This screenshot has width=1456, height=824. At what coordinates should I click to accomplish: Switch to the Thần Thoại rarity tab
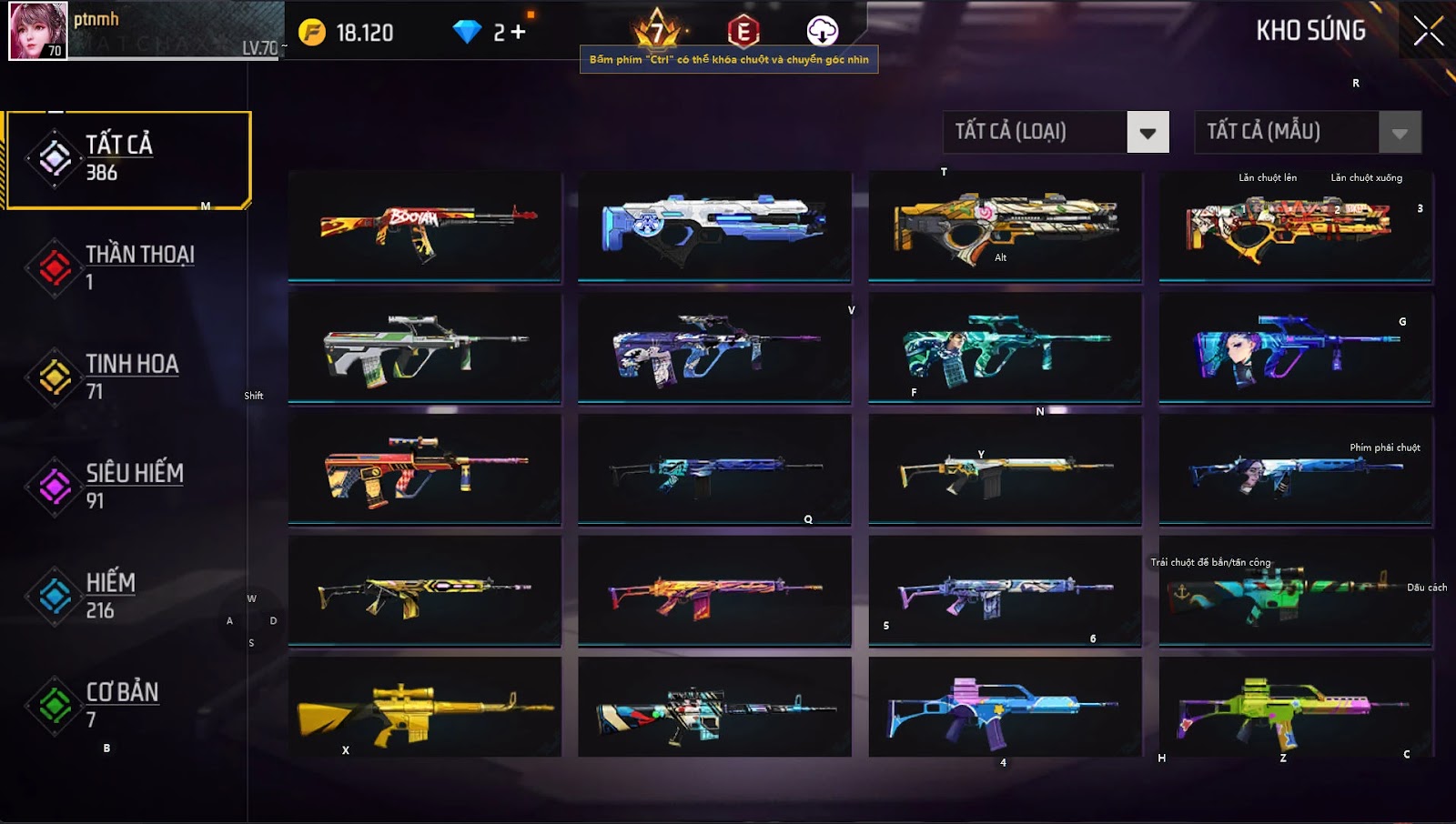click(127, 267)
